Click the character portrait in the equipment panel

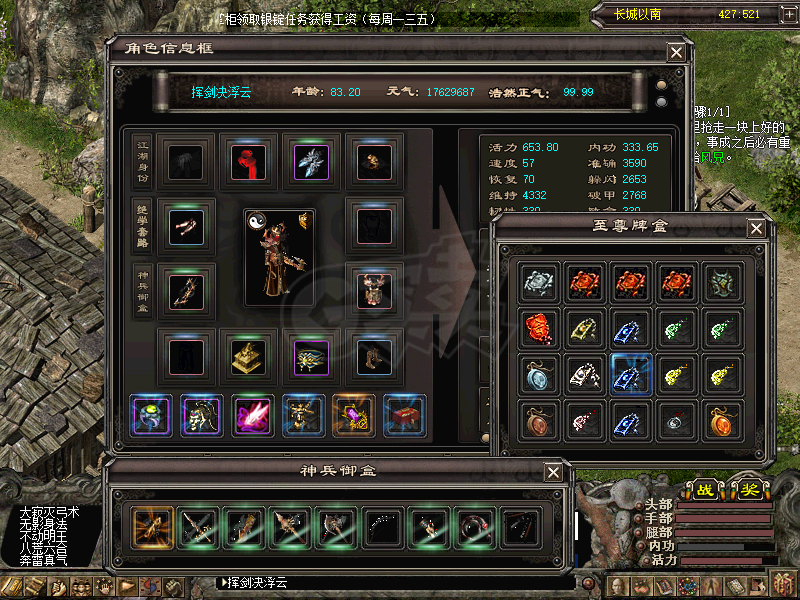279,257
